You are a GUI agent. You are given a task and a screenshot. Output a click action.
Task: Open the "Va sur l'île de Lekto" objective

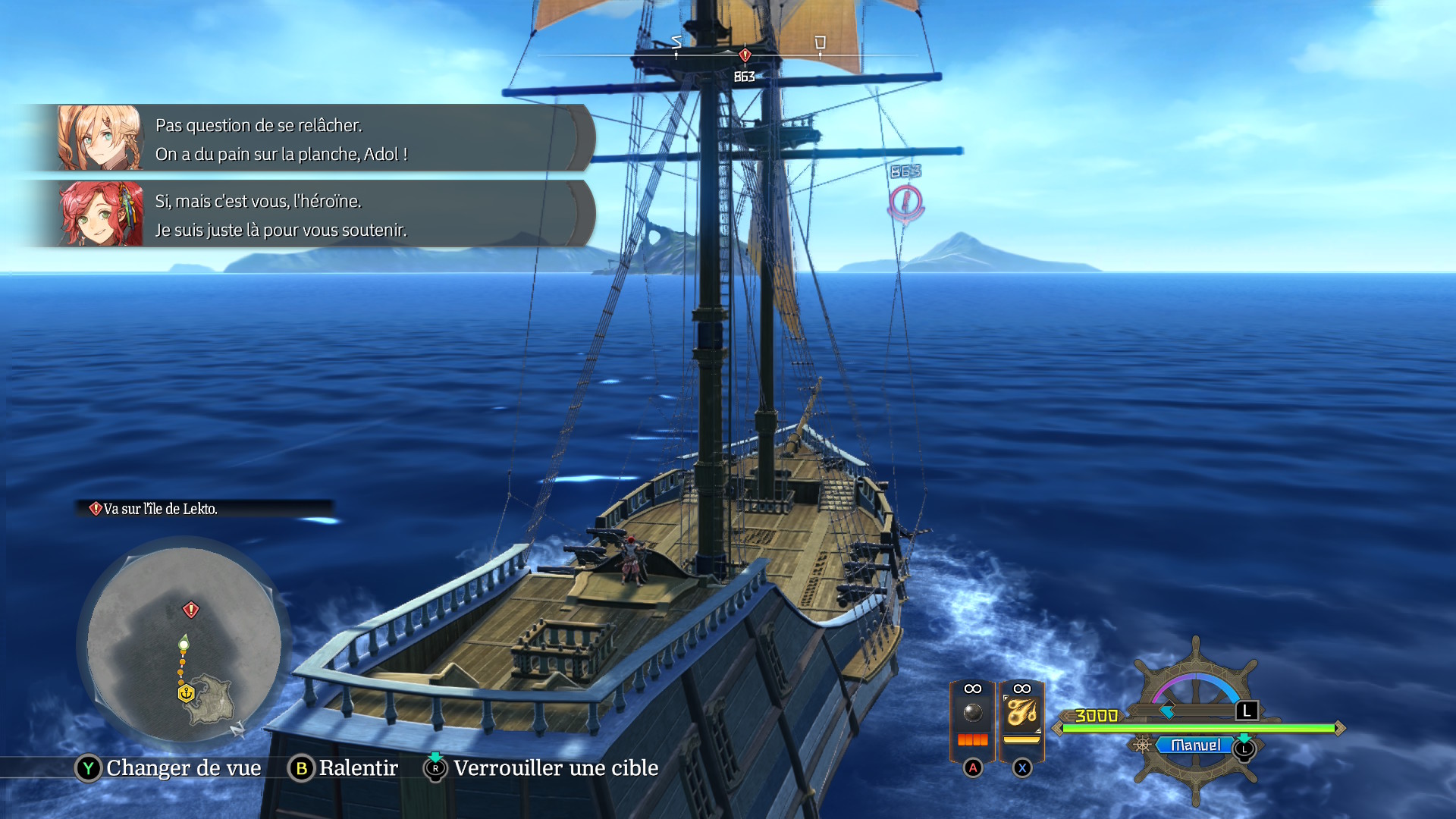tap(161, 509)
